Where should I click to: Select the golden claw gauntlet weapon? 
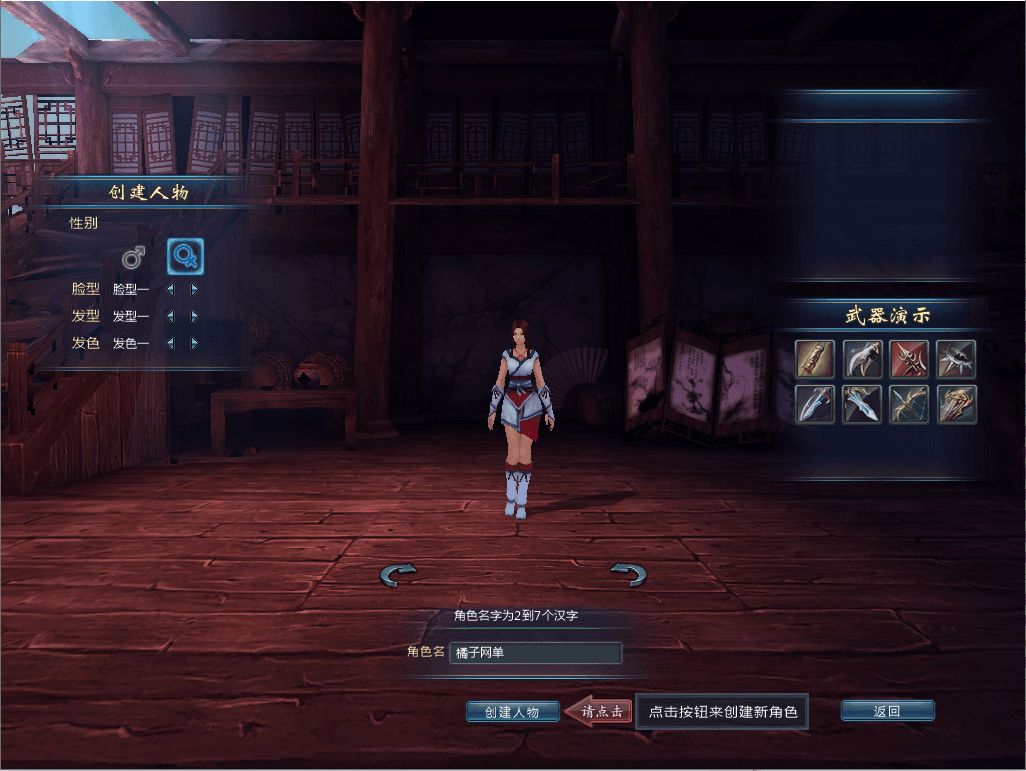[x=957, y=404]
